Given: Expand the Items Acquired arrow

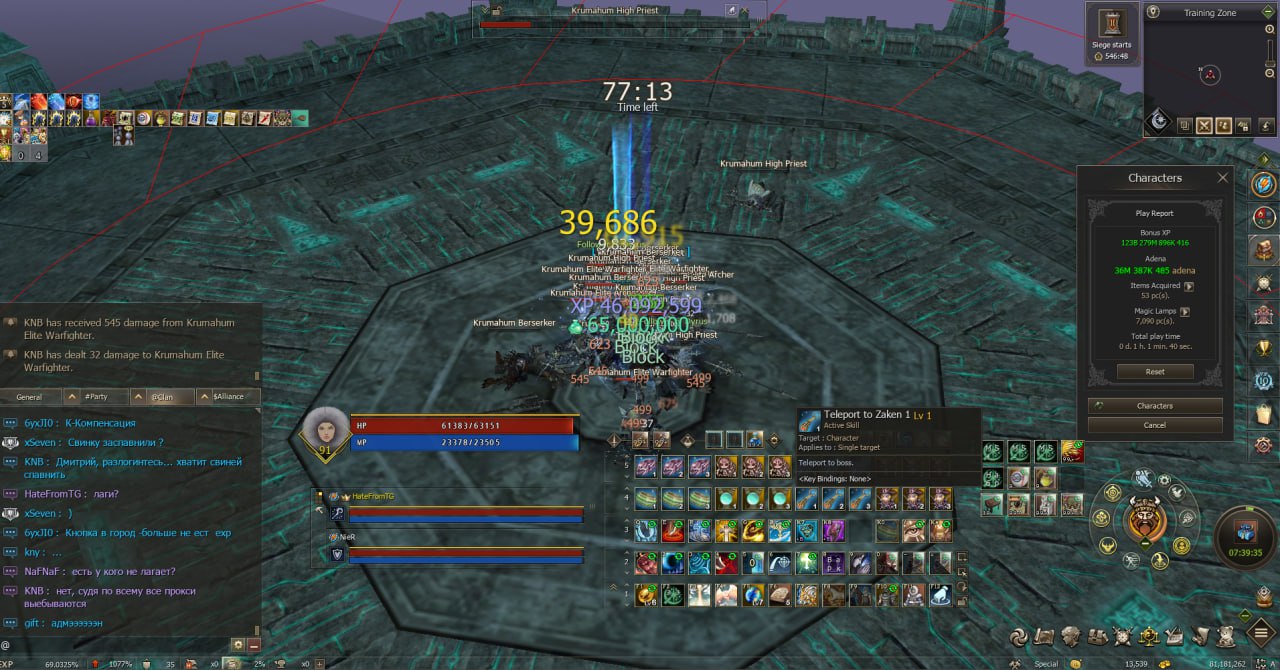Looking at the screenshot, I should pos(1189,286).
